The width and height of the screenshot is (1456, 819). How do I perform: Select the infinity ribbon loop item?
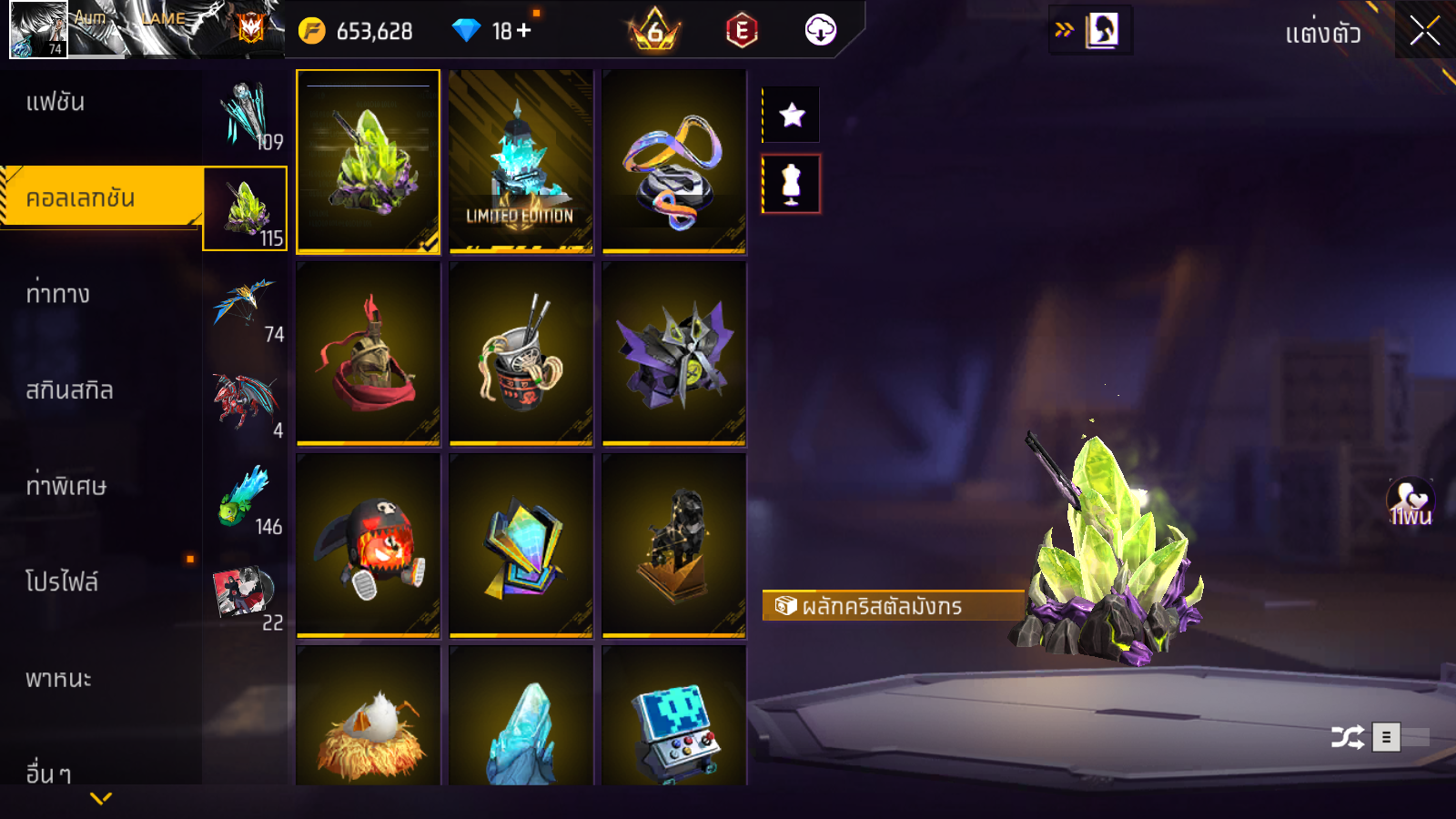point(674,161)
